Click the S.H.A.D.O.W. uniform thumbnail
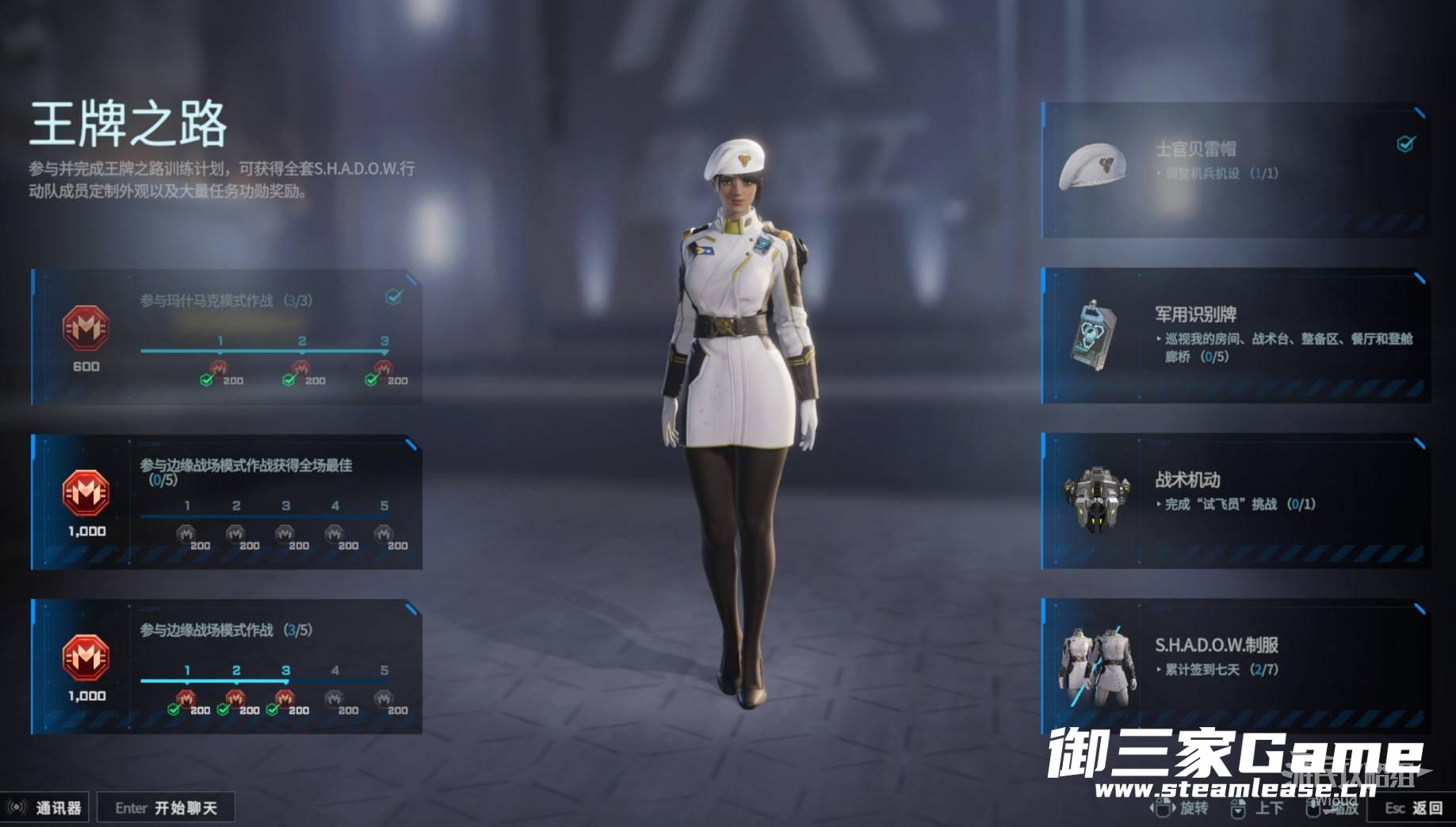Image resolution: width=1456 pixels, height=827 pixels. [1094, 665]
